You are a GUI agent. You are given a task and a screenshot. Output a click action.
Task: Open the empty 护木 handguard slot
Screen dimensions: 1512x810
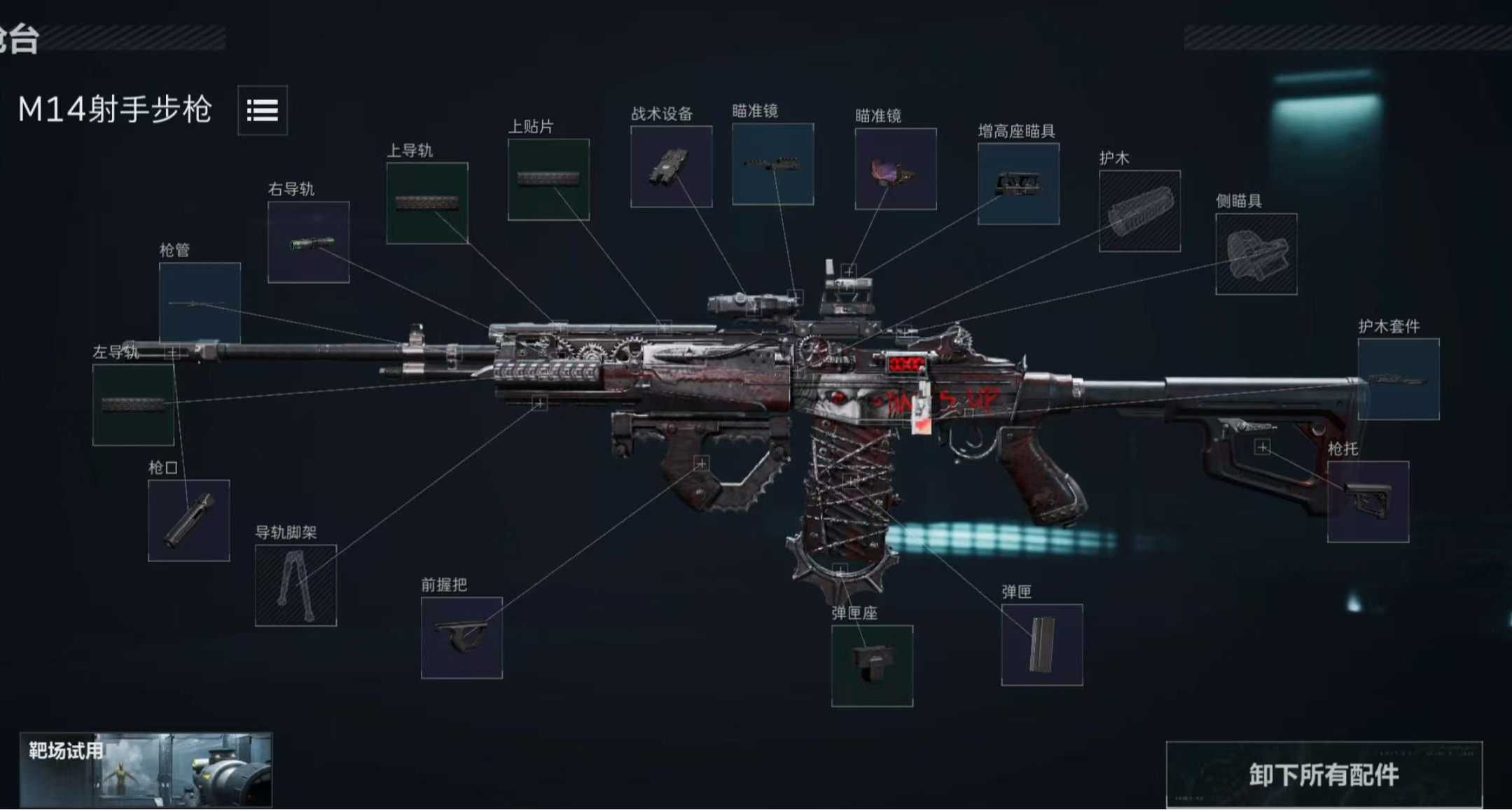click(1139, 211)
